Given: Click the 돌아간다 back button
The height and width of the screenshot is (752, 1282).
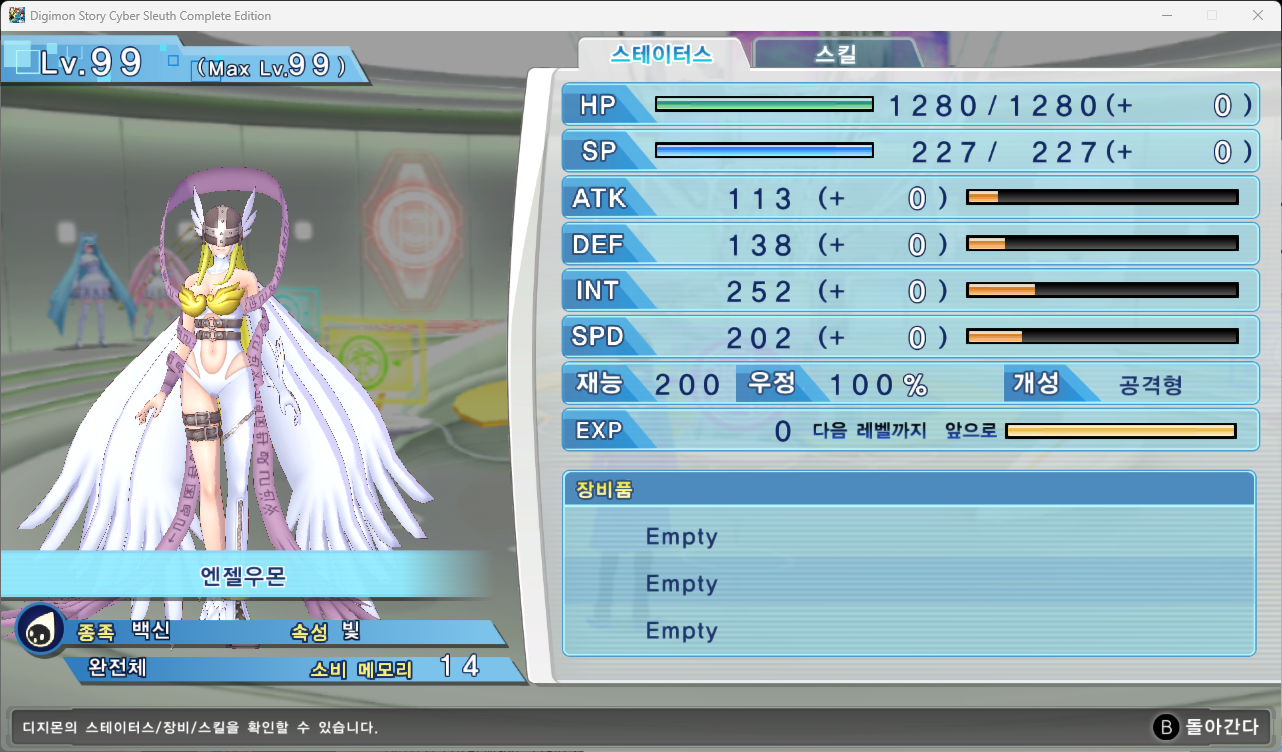Looking at the screenshot, I should (1208, 727).
